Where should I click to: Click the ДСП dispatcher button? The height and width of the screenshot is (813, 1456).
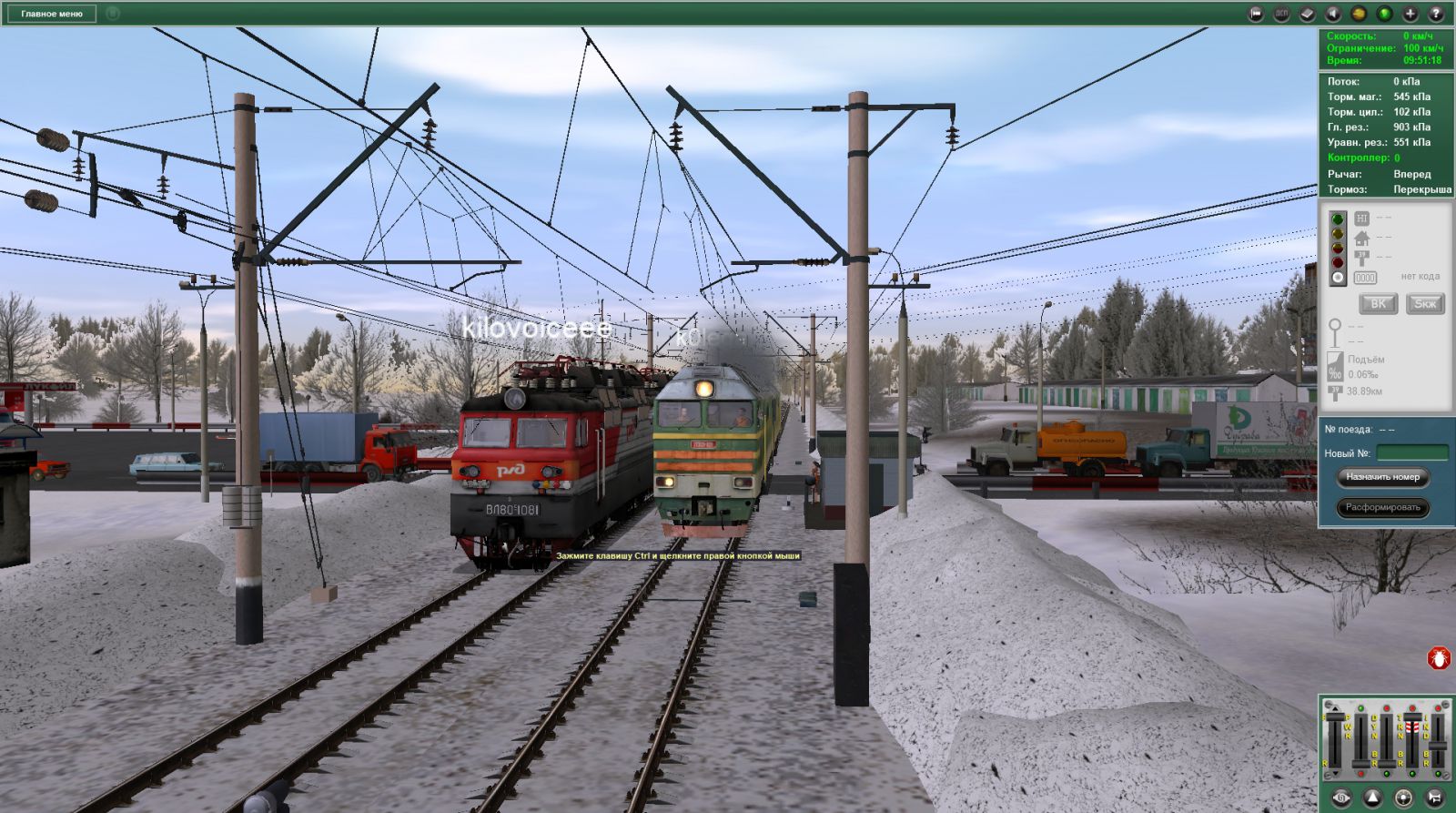pyautogui.click(x=1281, y=14)
